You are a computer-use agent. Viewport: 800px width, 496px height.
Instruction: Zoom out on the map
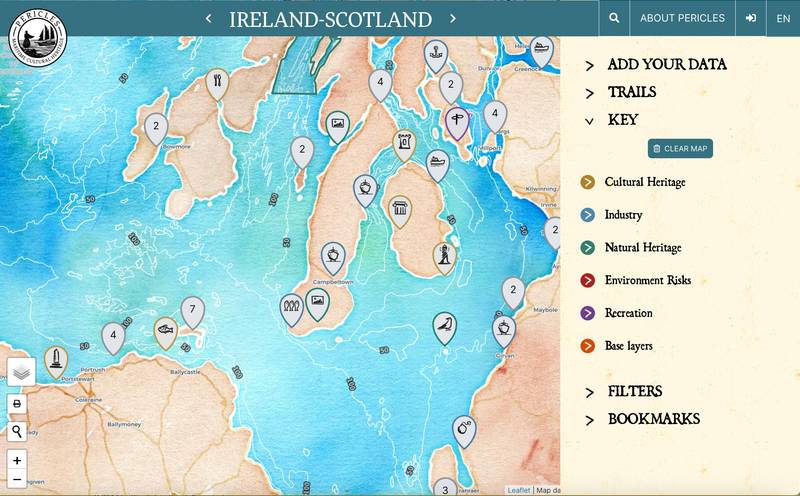(x=17, y=479)
